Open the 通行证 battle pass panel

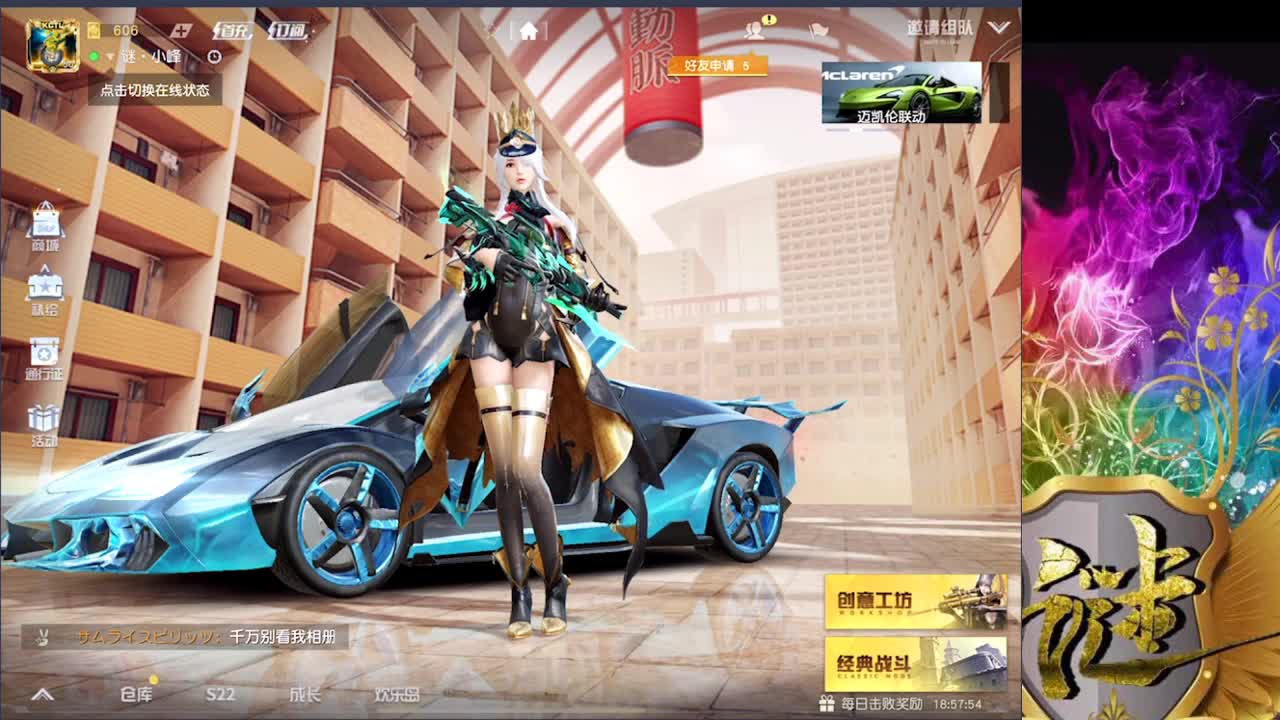tap(43, 352)
